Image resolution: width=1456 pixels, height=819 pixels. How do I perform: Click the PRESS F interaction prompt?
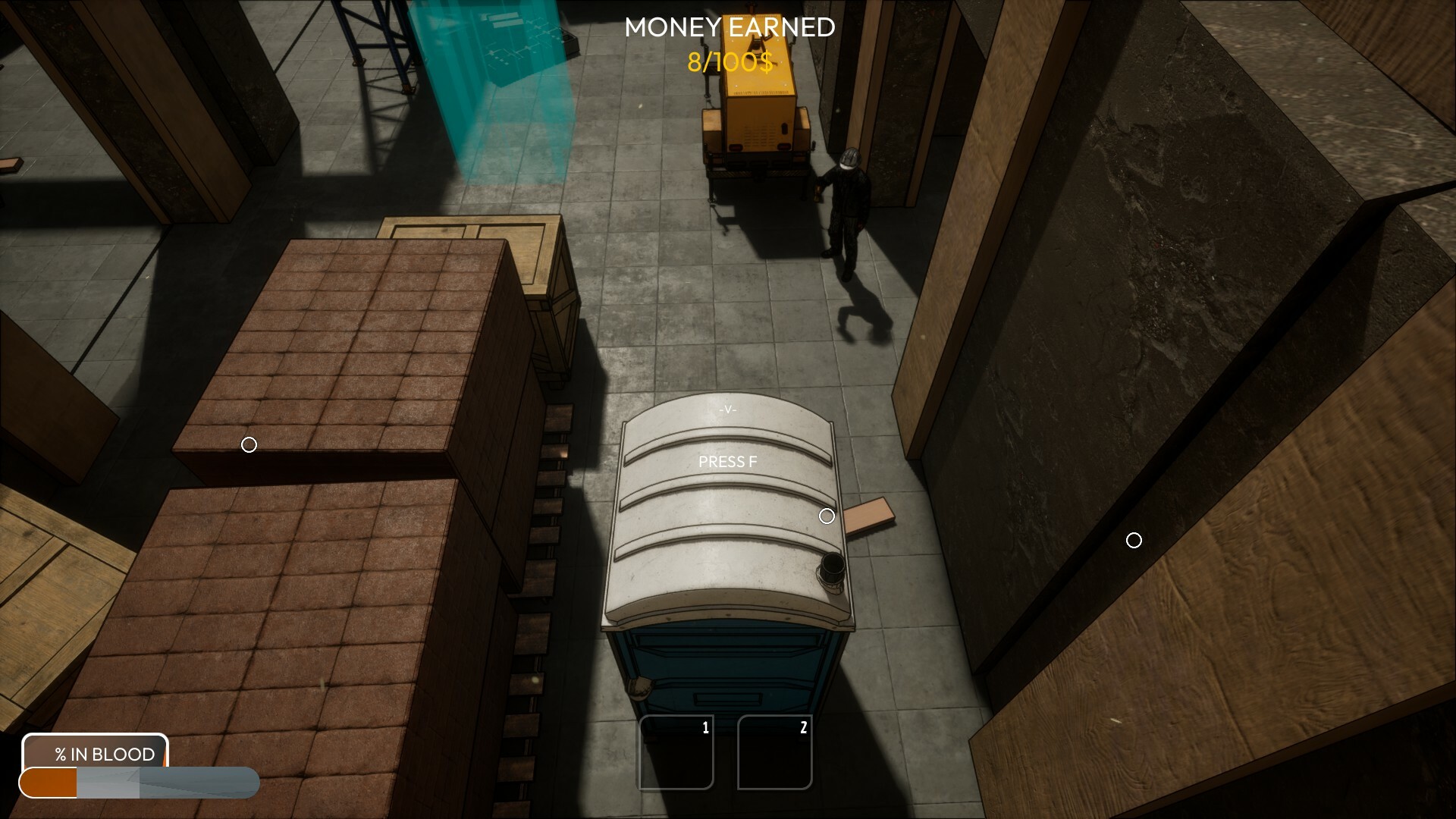728,460
